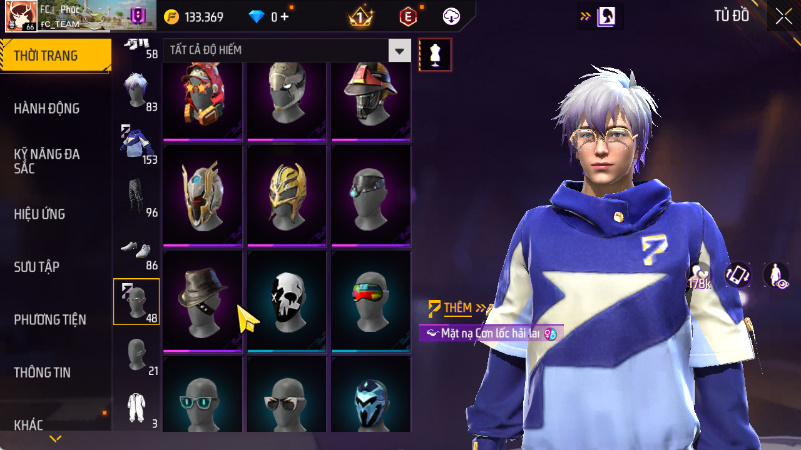Go to the Phương Tiện tab

(x=50, y=320)
